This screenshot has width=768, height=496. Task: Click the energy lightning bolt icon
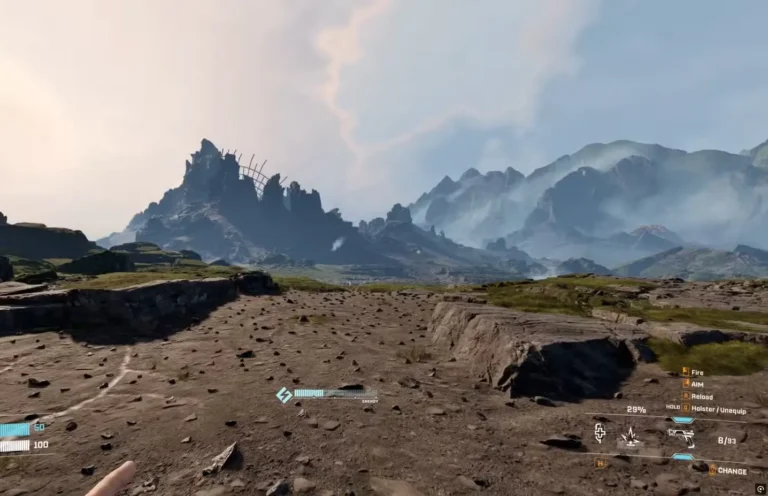pyautogui.click(x=284, y=395)
